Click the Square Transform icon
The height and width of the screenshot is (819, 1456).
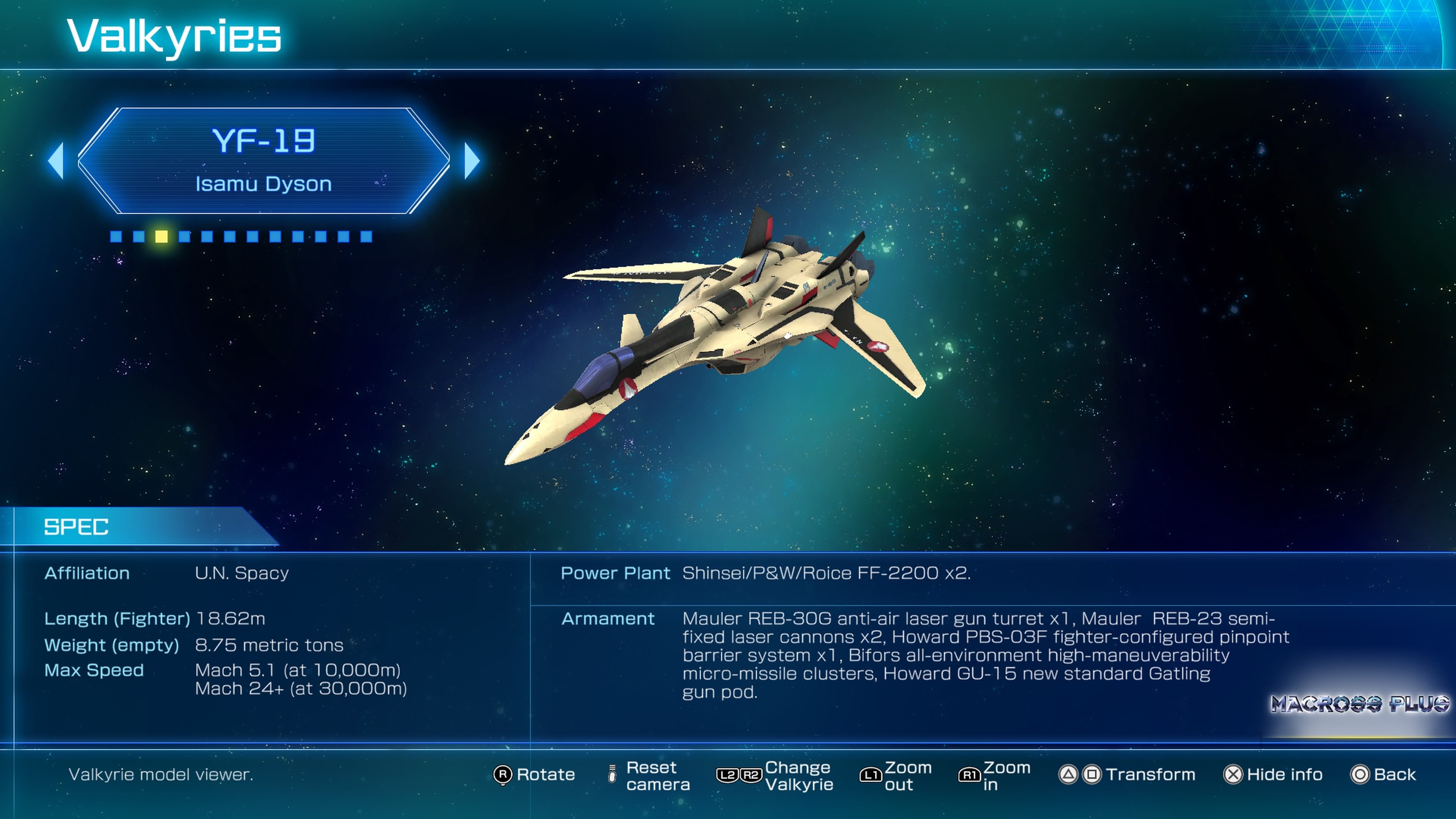click(x=1092, y=775)
